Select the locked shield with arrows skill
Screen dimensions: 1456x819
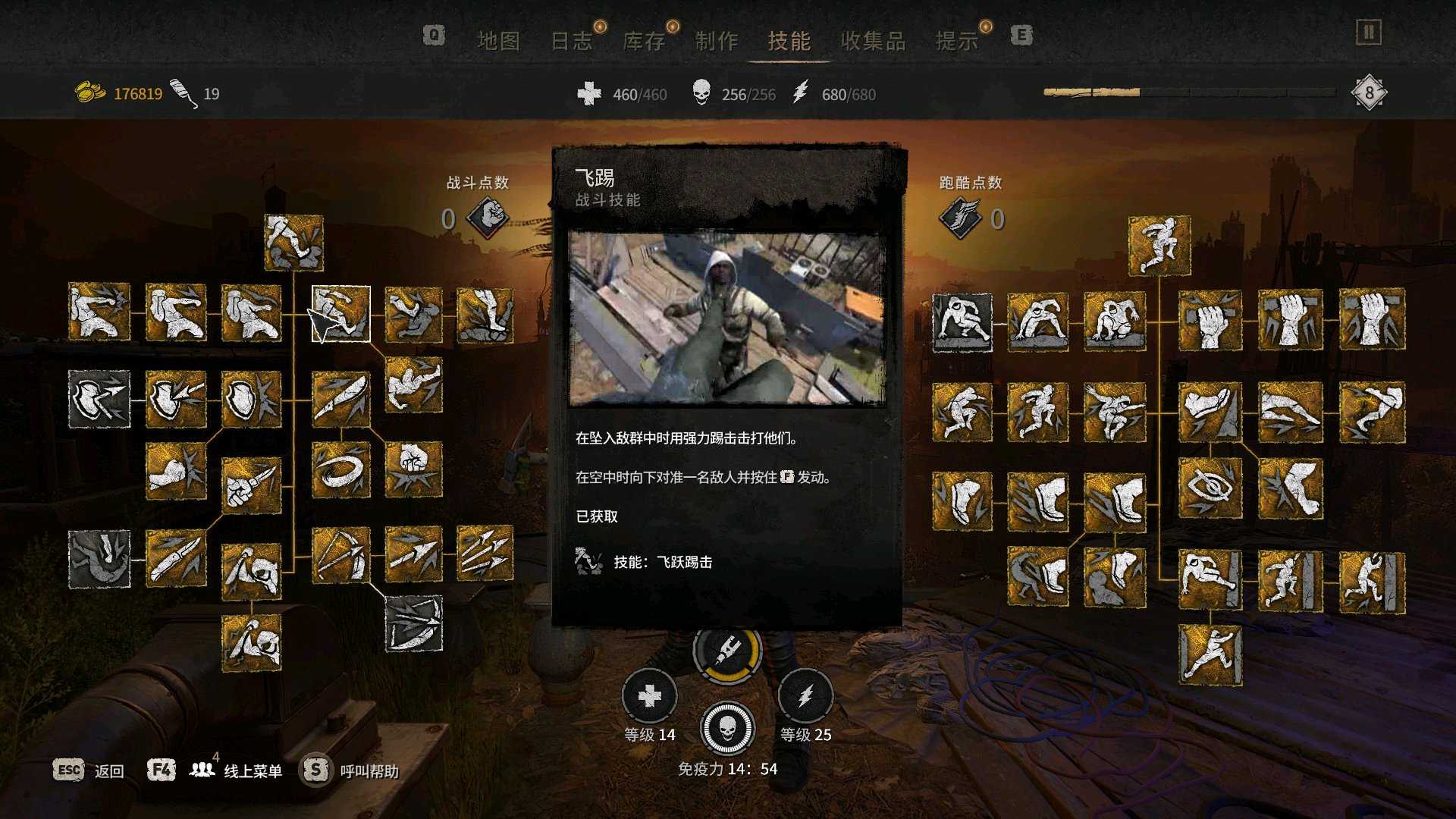99,399
